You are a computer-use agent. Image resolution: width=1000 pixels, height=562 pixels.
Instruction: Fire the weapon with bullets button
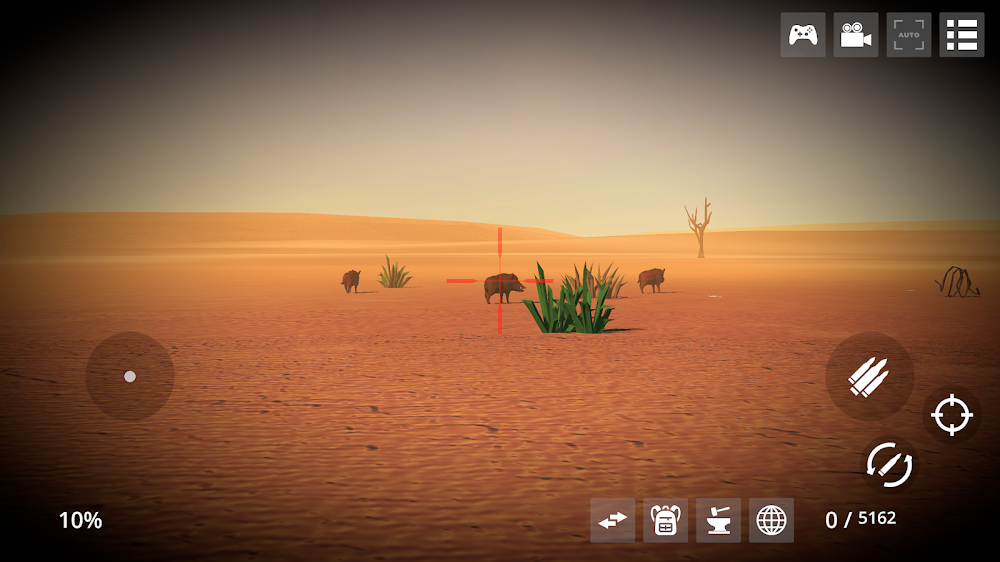869,376
